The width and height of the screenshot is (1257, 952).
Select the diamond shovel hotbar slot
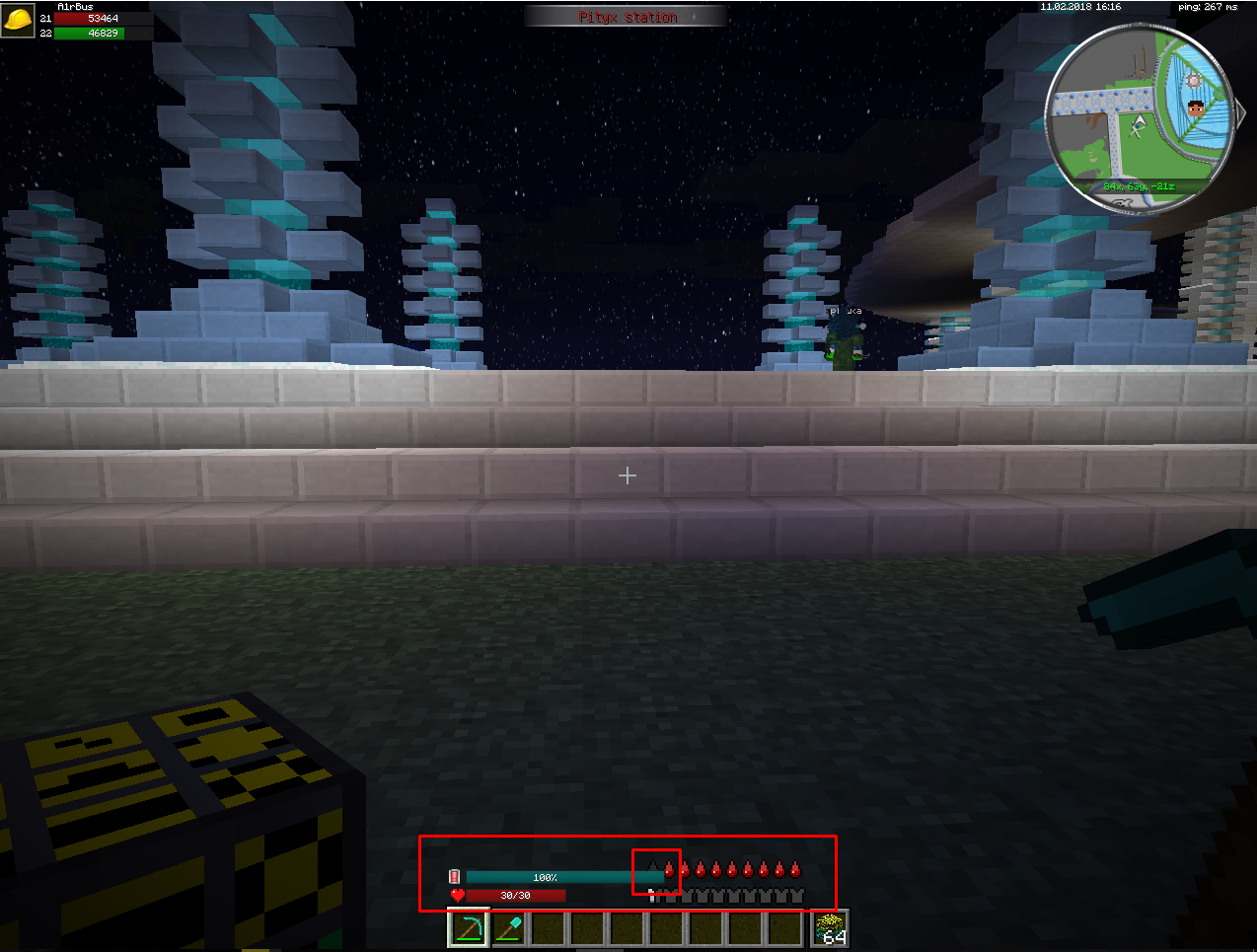pos(508,929)
